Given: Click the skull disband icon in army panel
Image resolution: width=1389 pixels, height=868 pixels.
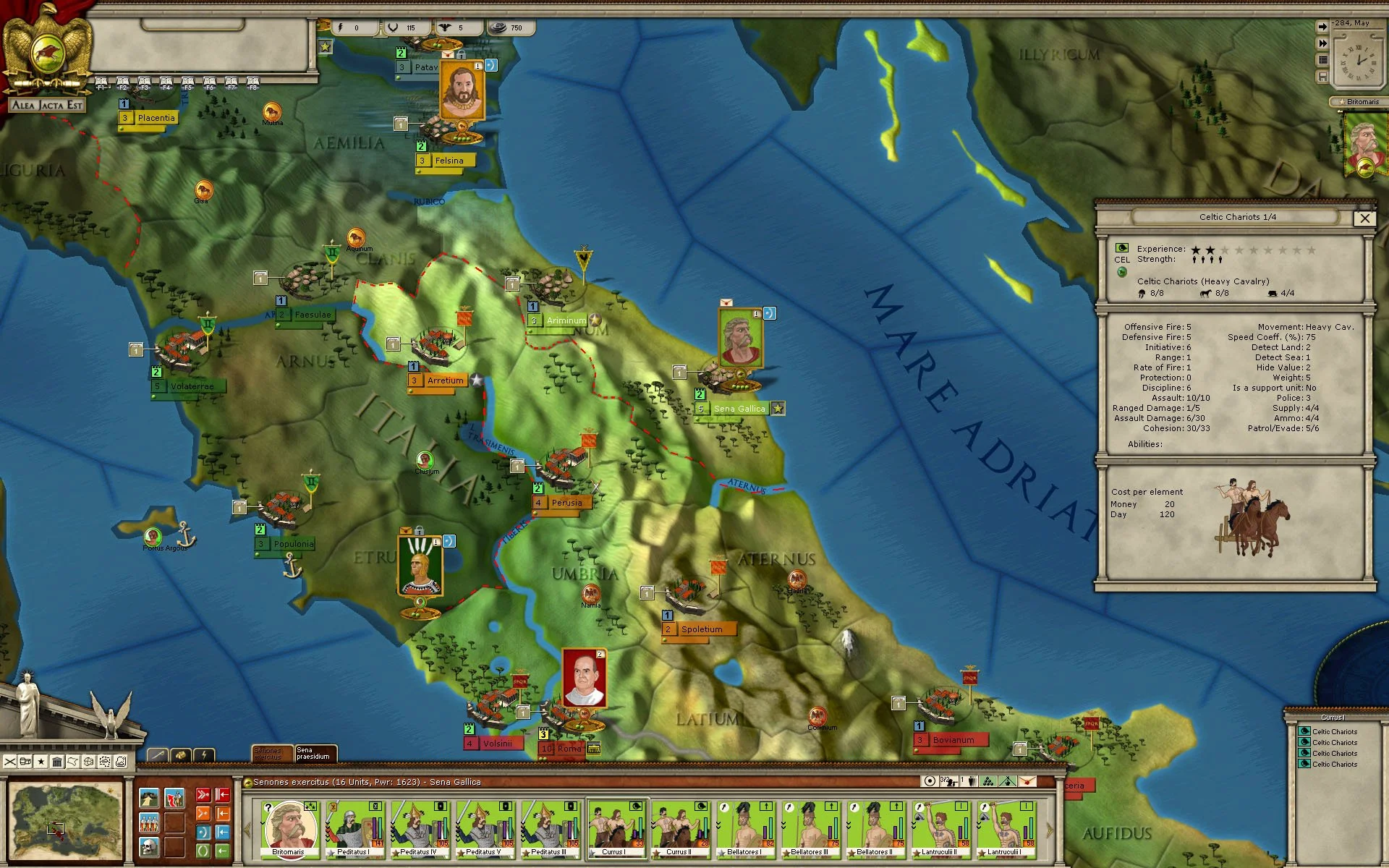Looking at the screenshot, I should click(x=148, y=846).
